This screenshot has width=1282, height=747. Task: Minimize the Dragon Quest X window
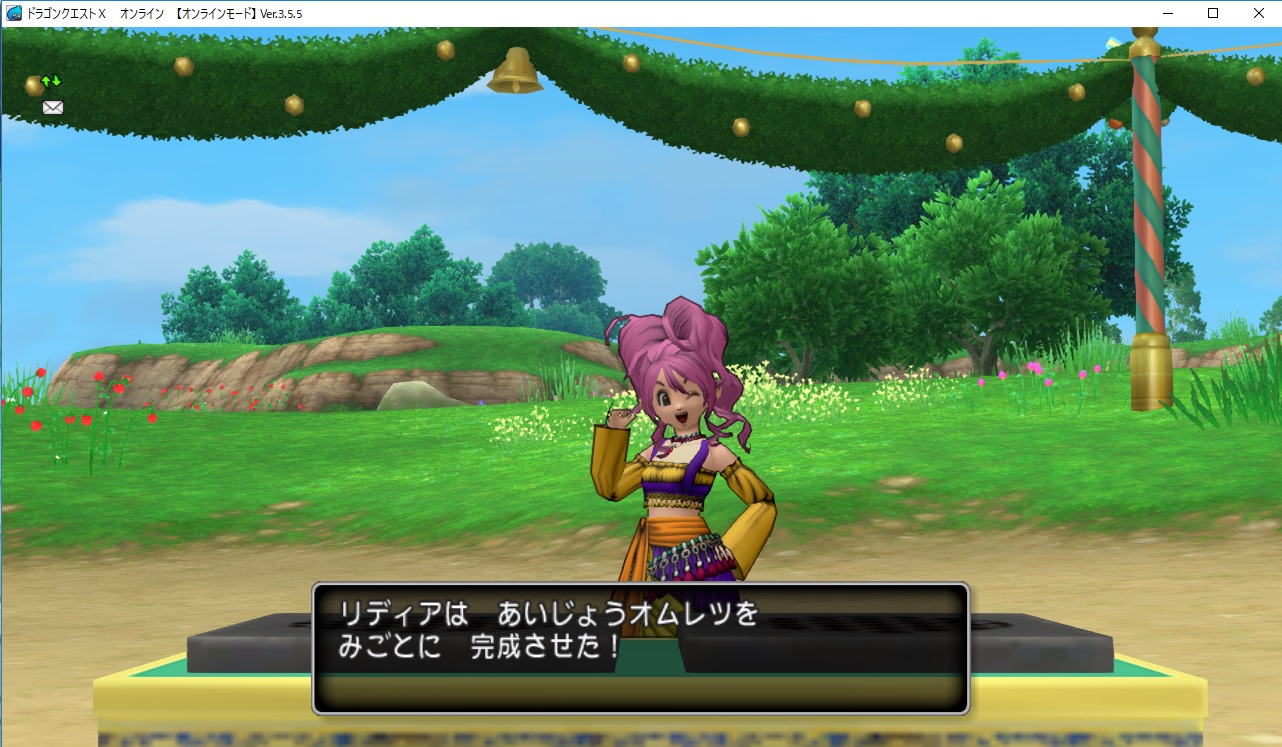pos(1166,13)
